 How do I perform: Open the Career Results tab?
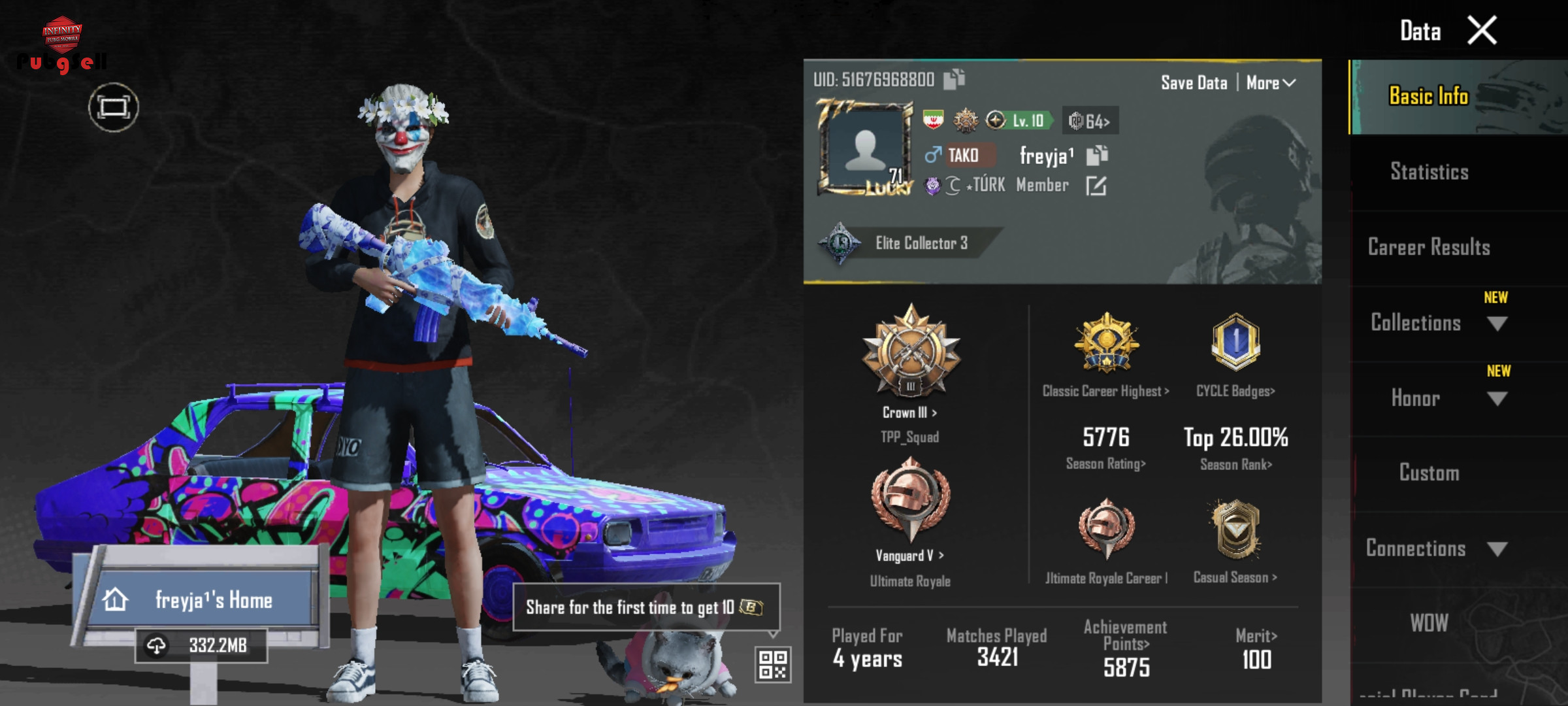[1429, 247]
